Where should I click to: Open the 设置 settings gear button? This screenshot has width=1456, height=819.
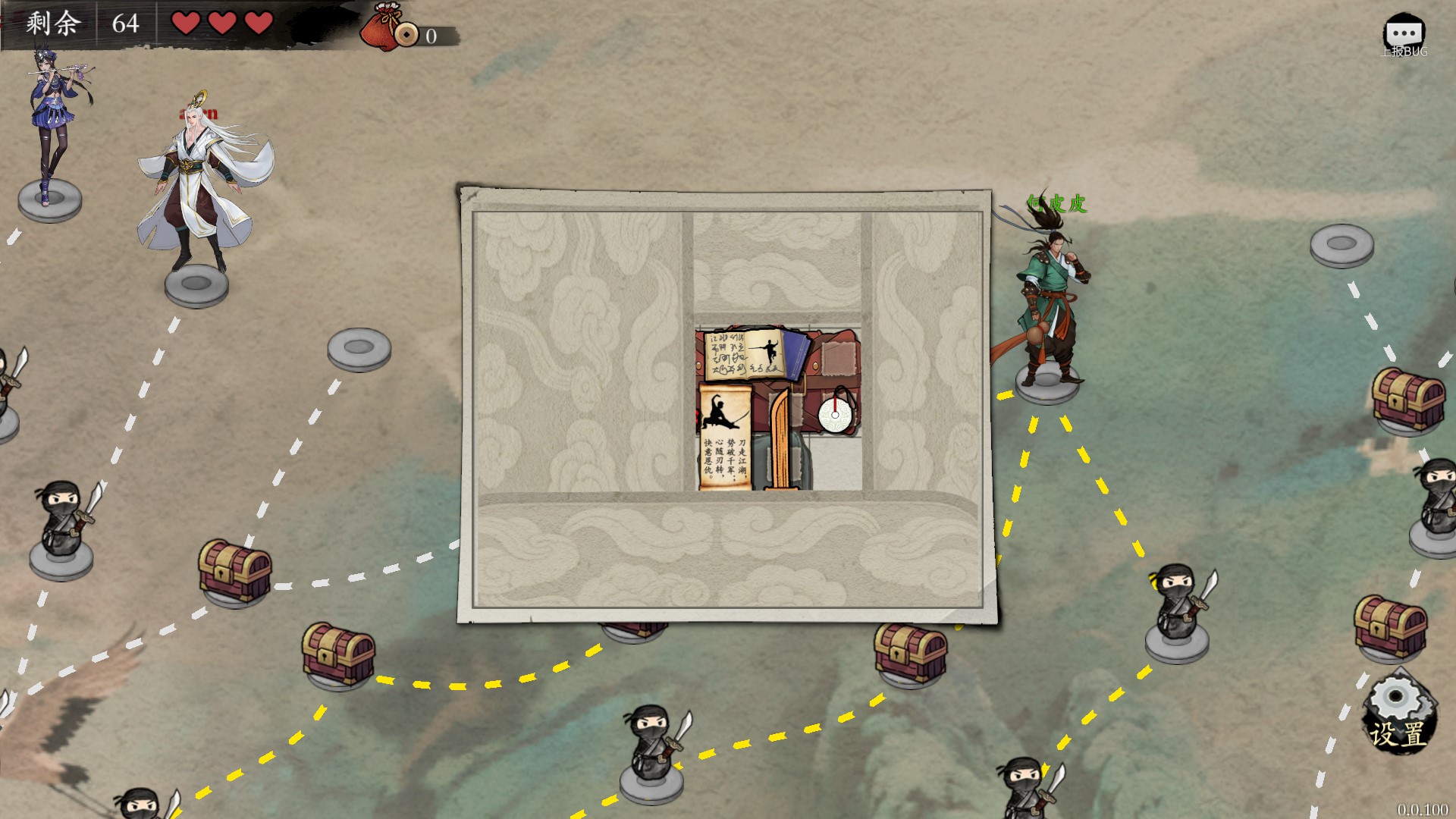point(1398,713)
